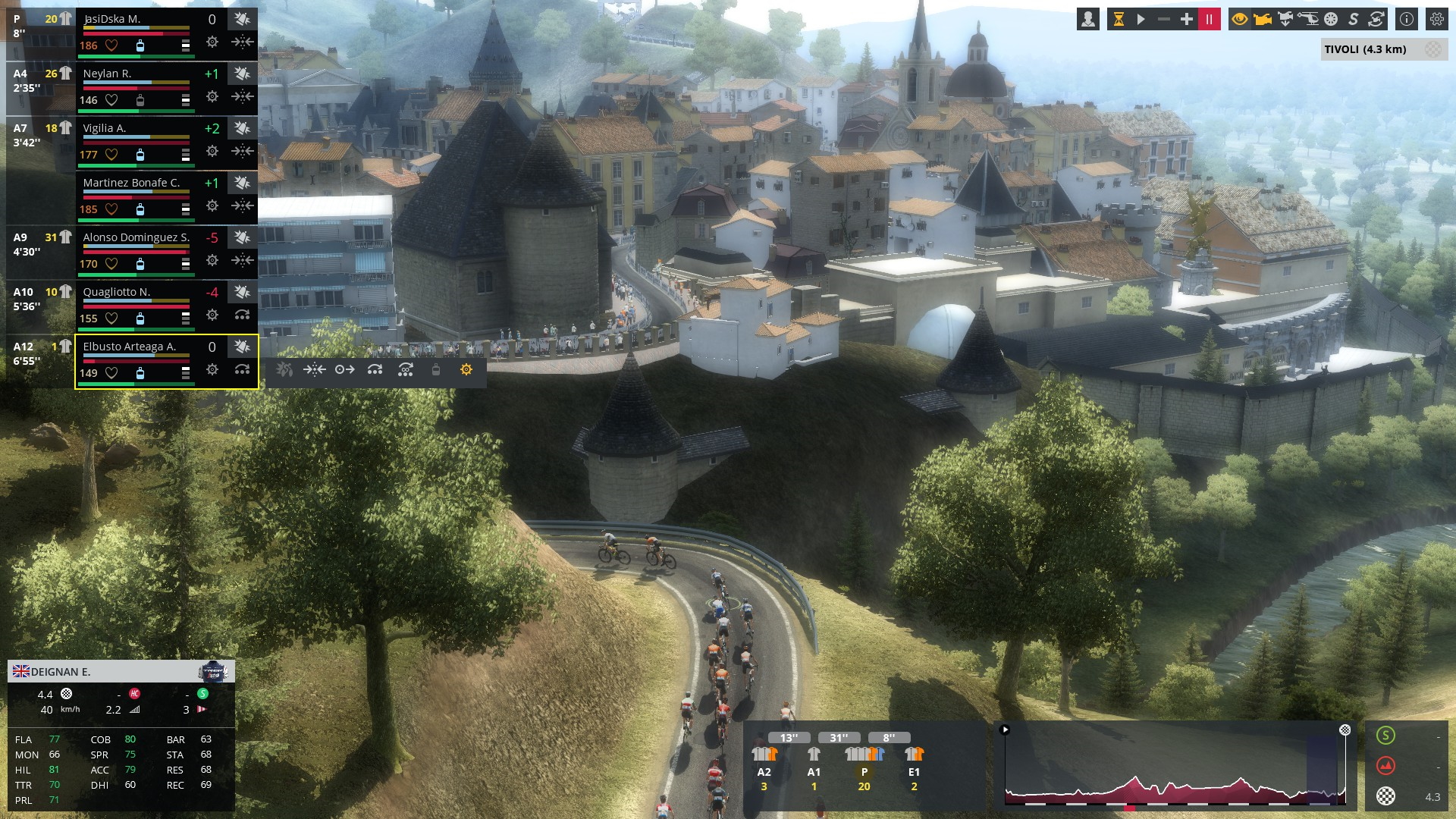Increase simulation speed with the plus button
Image resolution: width=1456 pixels, height=819 pixels.
[x=1187, y=20]
